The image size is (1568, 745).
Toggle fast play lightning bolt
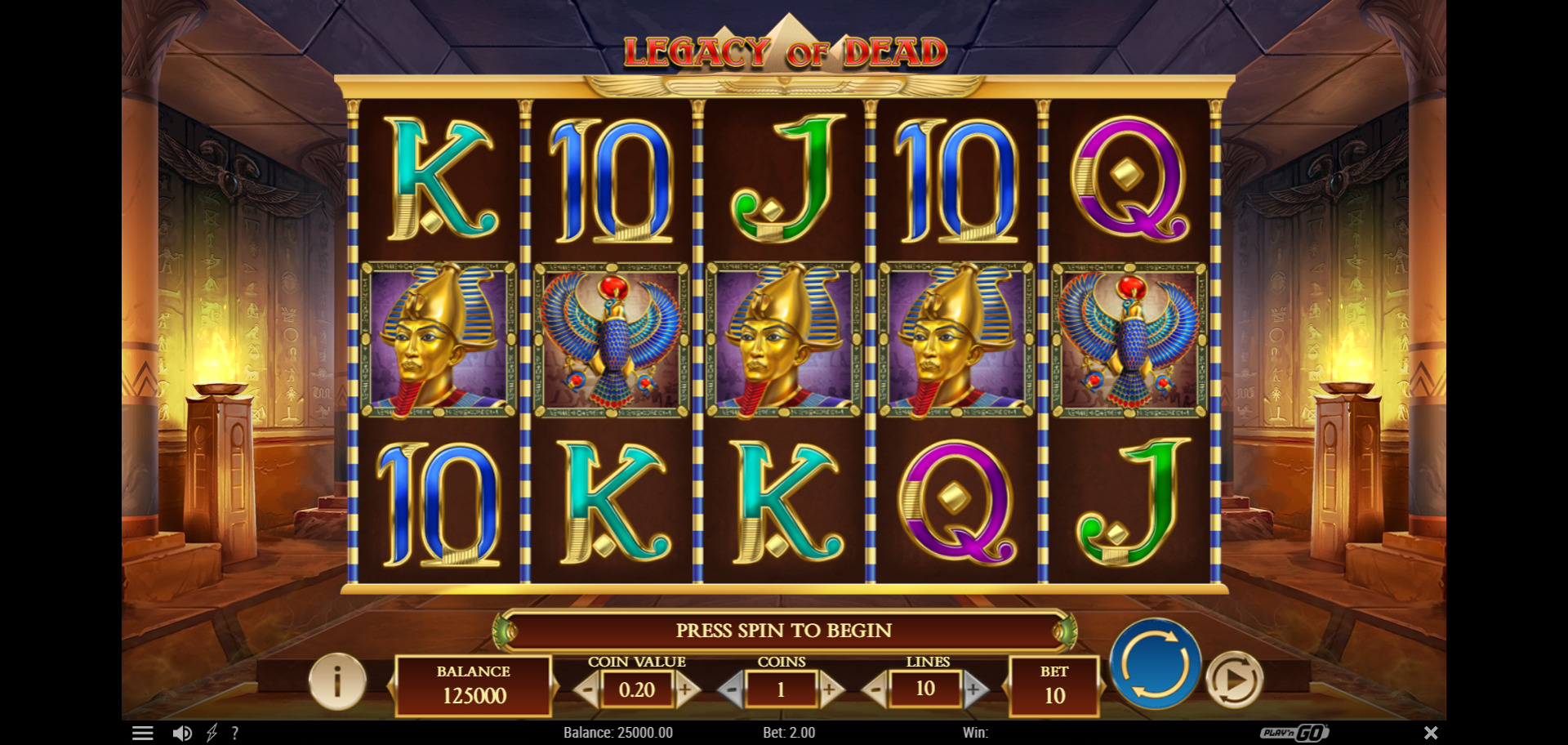pyautogui.click(x=212, y=733)
